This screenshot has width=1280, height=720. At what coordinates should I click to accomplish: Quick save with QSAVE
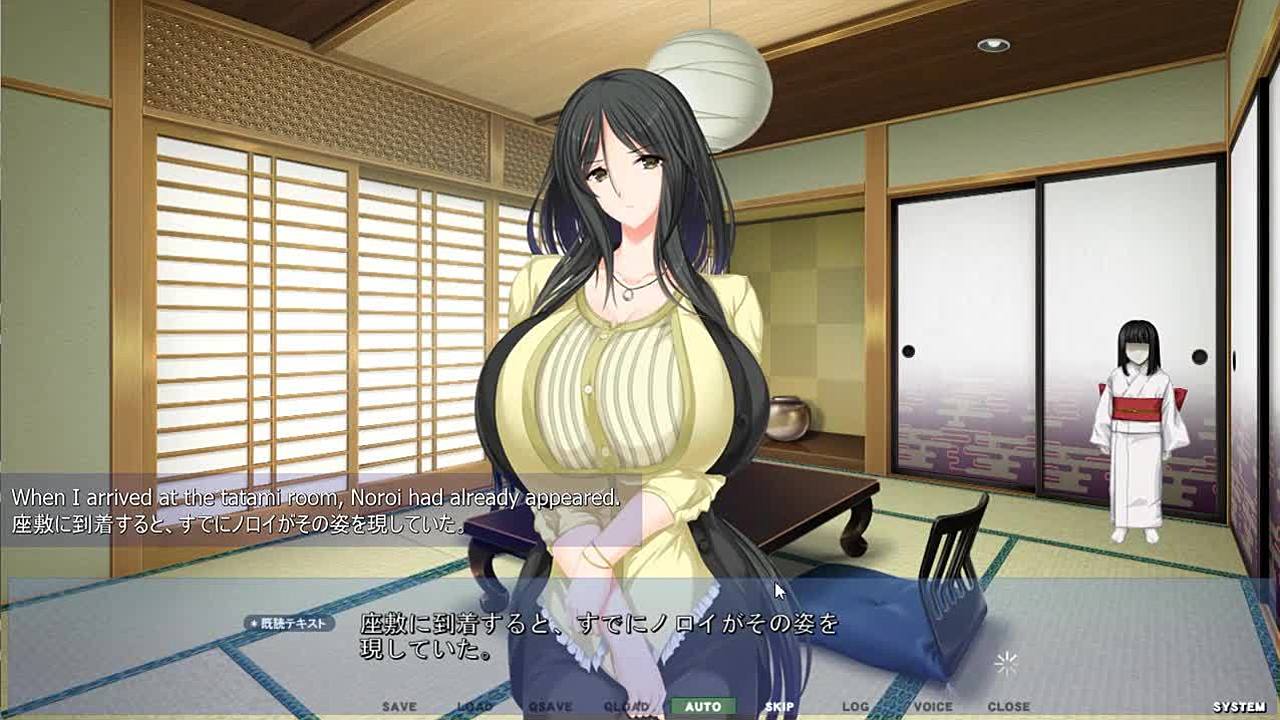(x=551, y=707)
